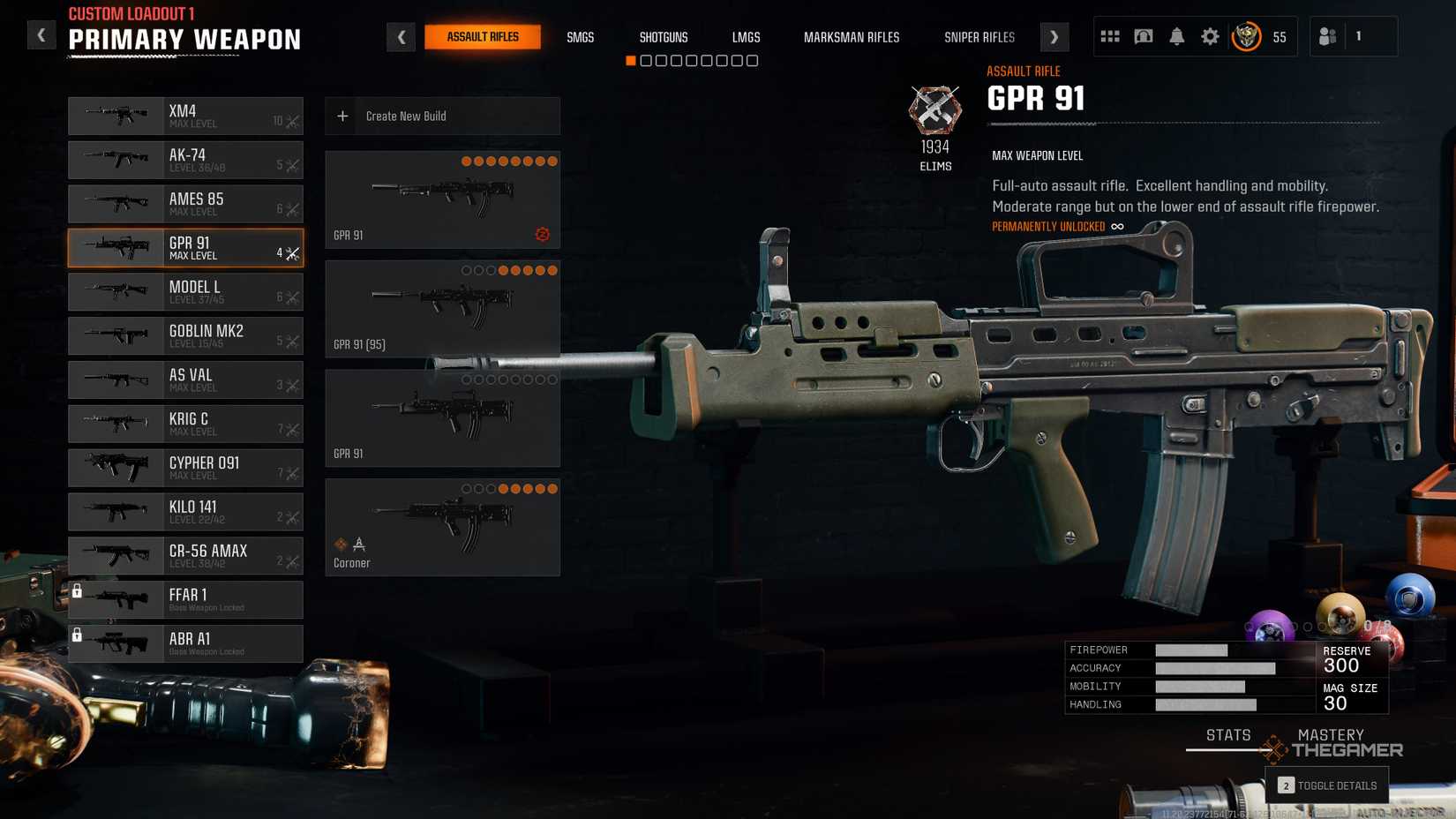Pick the AMES 85 rifle
The height and width of the screenshot is (819, 1456).
[x=185, y=204]
